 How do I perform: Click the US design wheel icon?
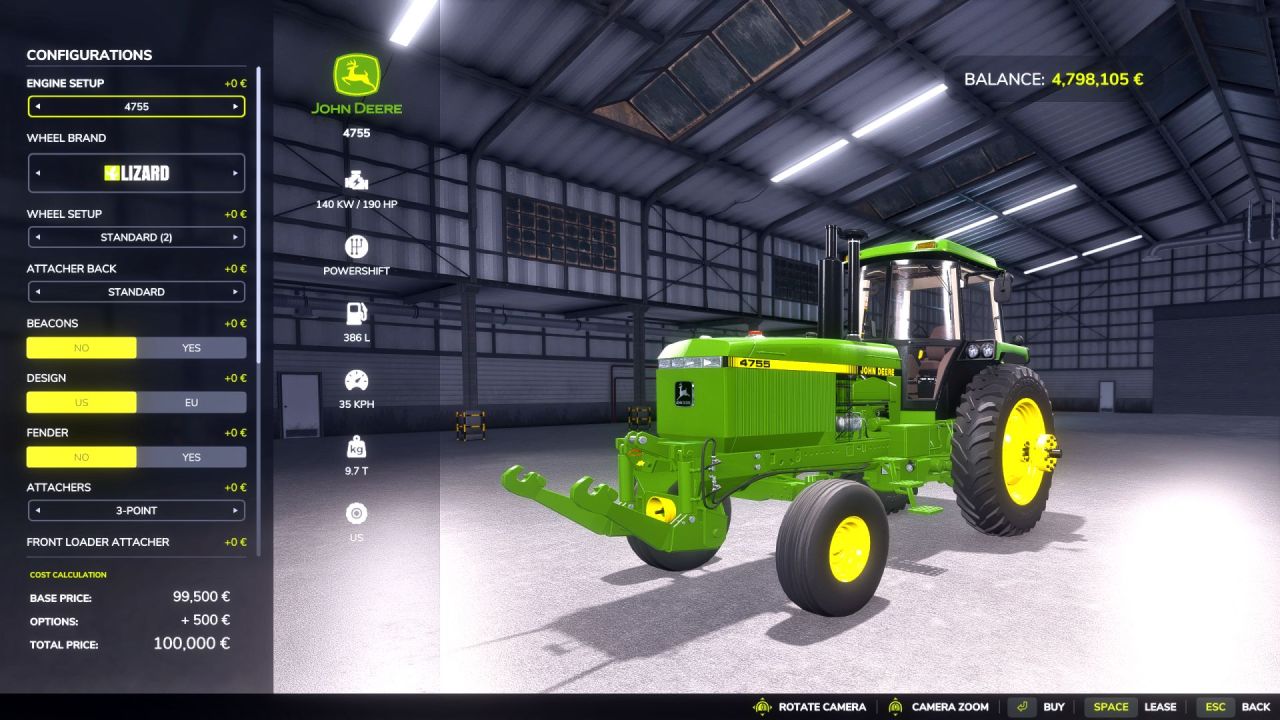point(355,512)
